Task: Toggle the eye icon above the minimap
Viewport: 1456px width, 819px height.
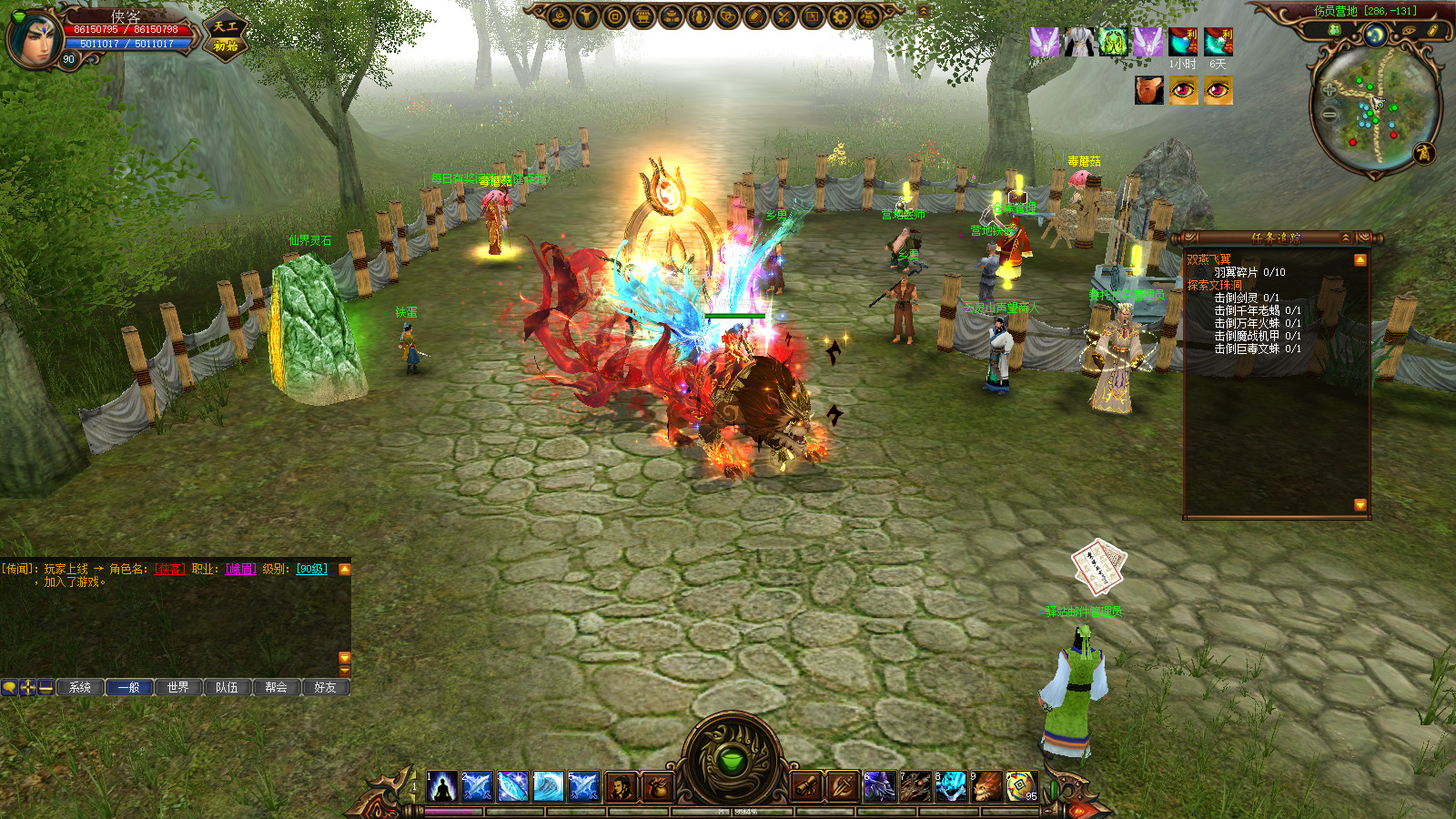Action: click(1409, 31)
